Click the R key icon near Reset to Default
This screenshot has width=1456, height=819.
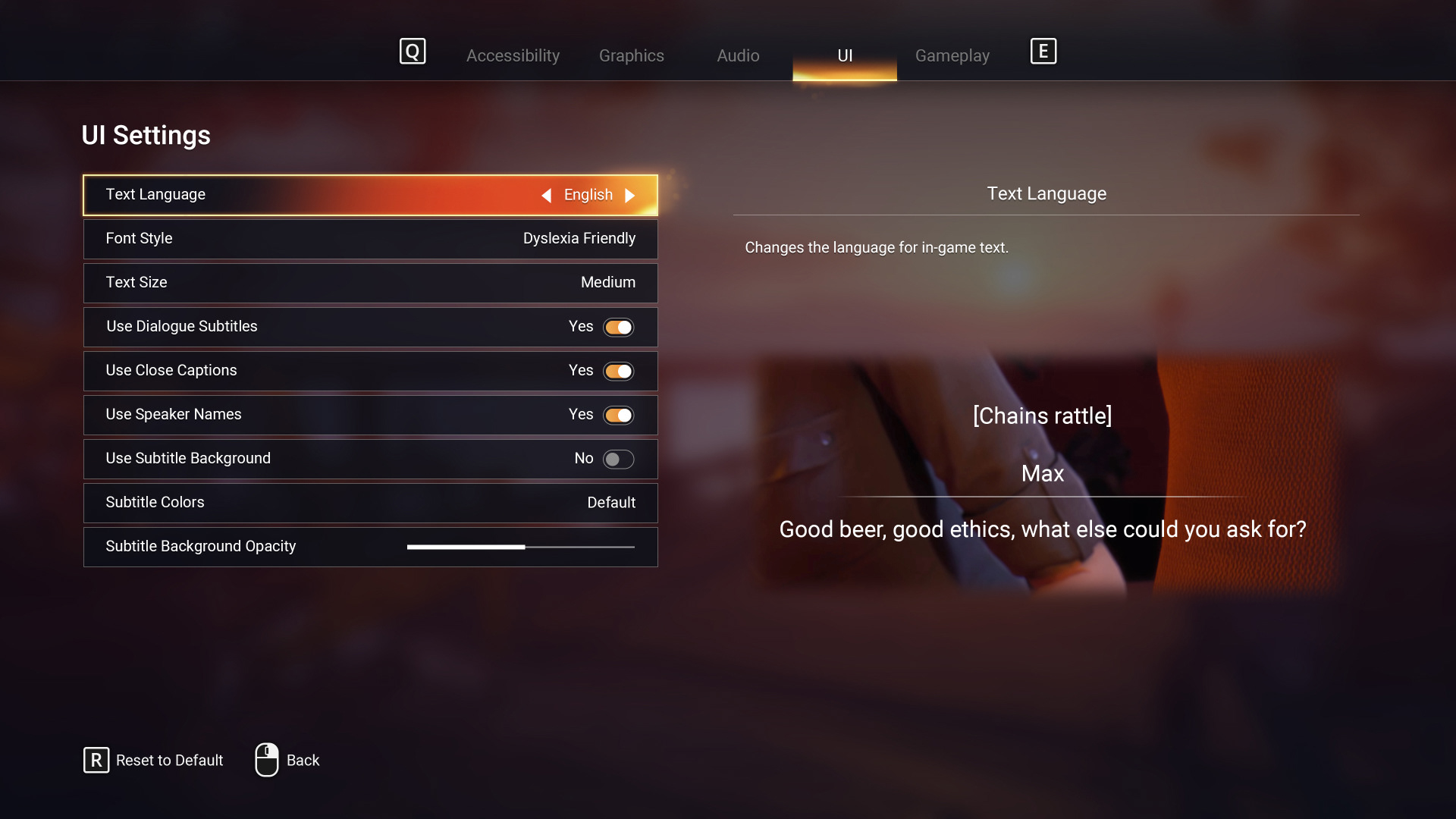point(96,760)
